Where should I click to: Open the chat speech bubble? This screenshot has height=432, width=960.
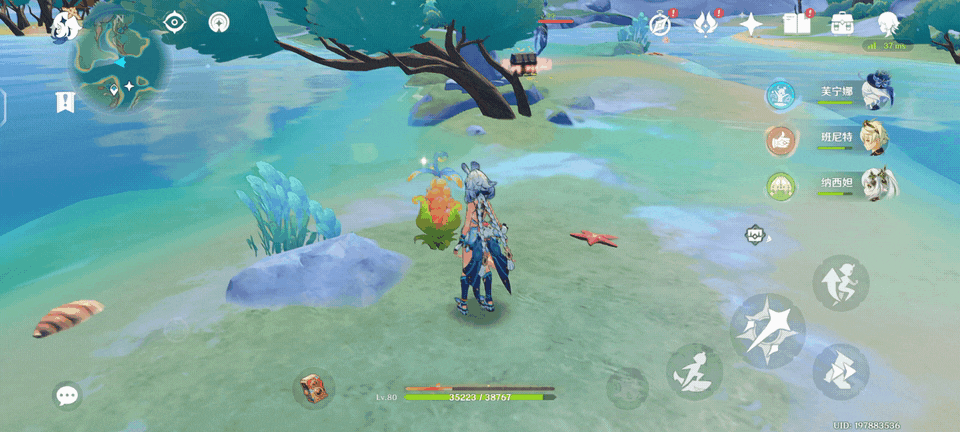67,396
